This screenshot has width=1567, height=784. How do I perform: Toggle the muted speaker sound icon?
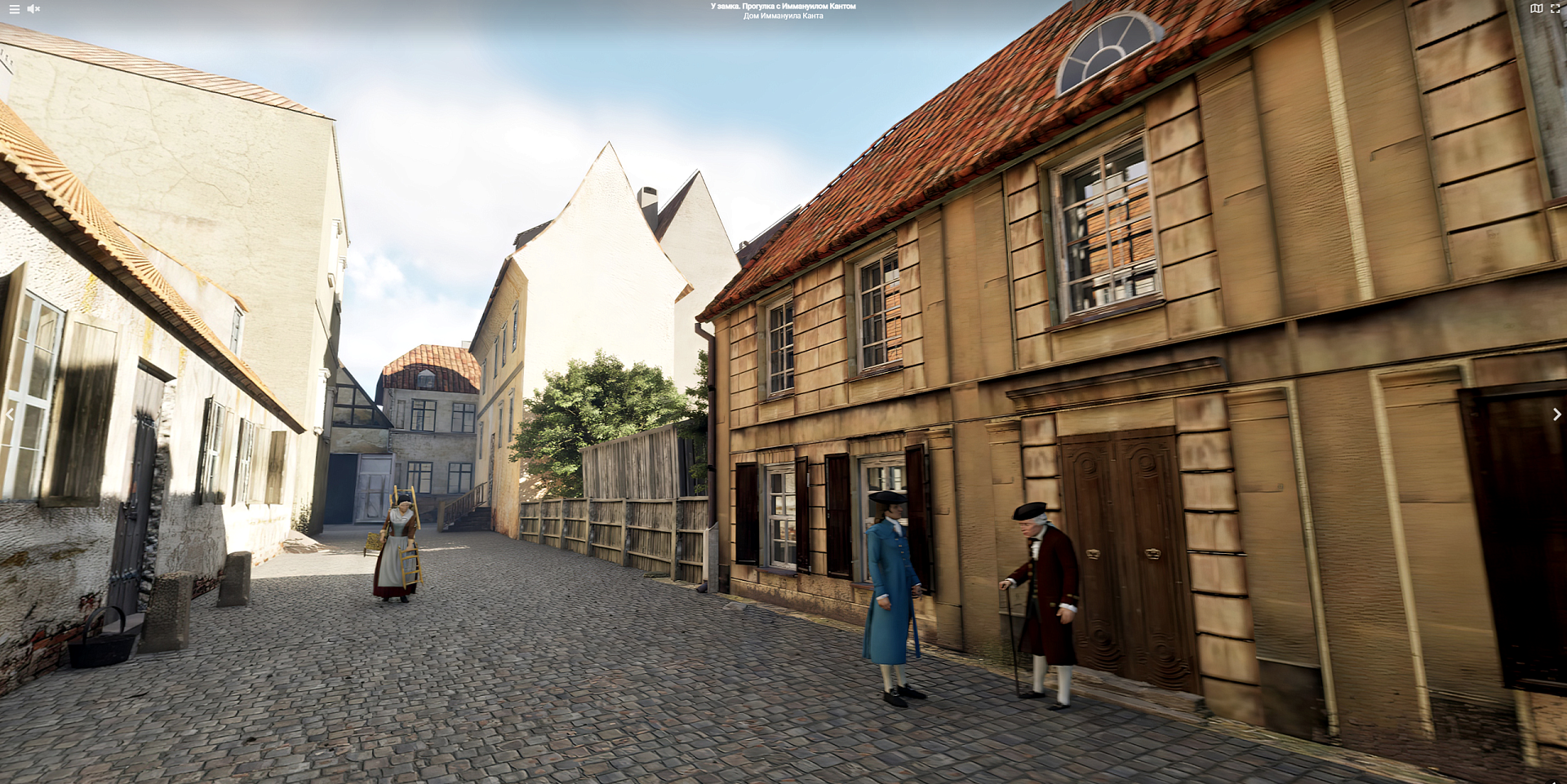[33, 9]
